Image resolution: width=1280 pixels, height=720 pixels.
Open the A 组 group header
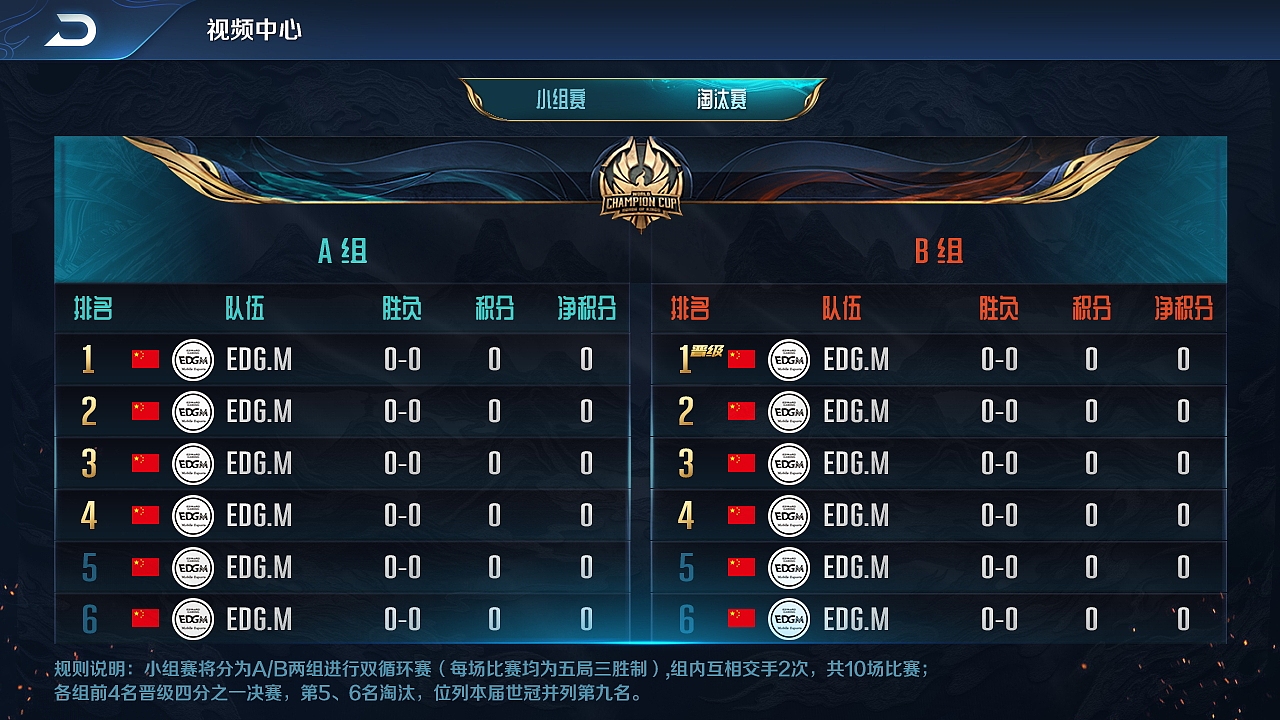[345, 253]
